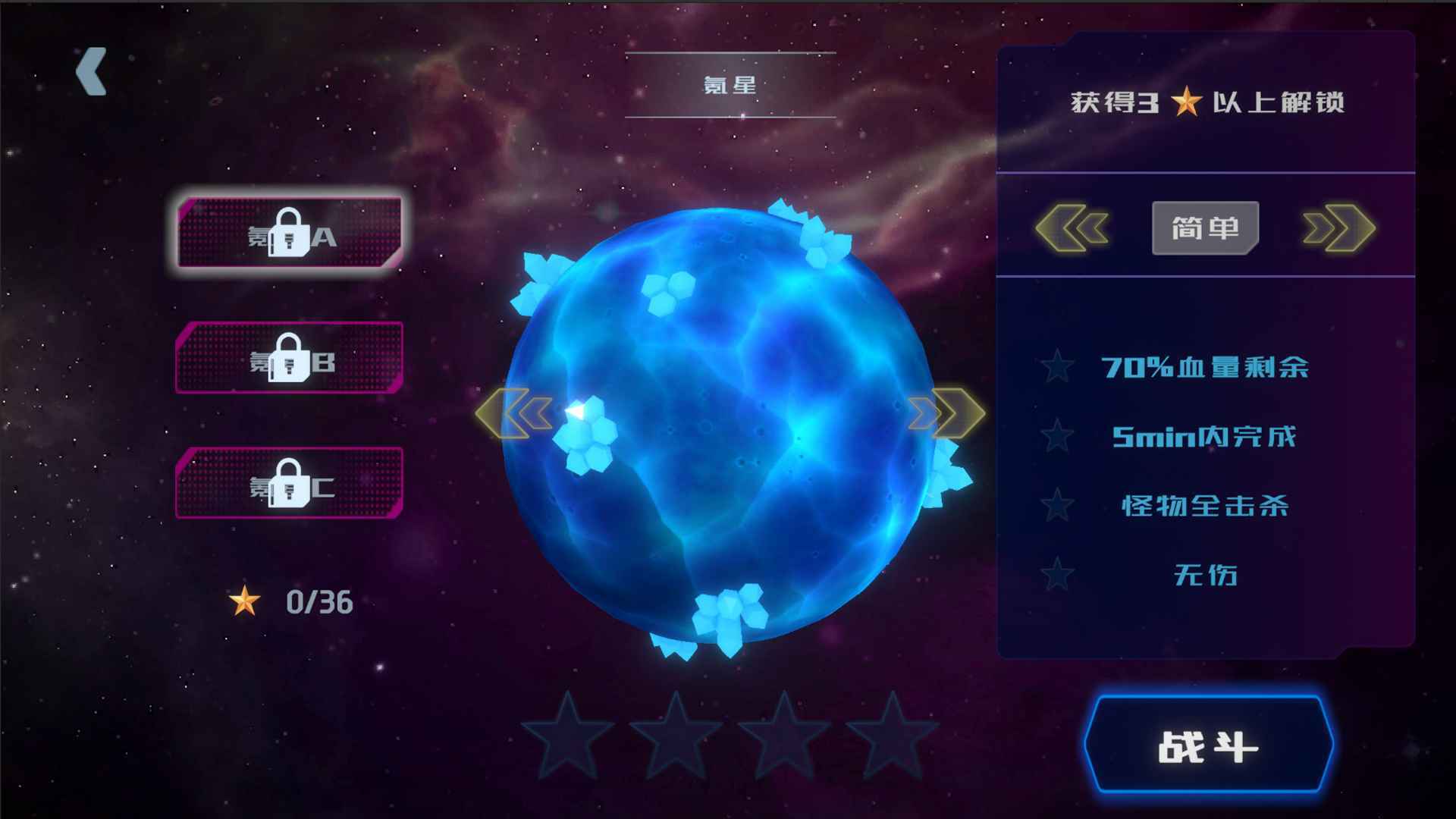Image resolution: width=1456 pixels, height=819 pixels.
Task: Click the left arrow to view the previous planet
Action: pyautogui.click(x=517, y=412)
